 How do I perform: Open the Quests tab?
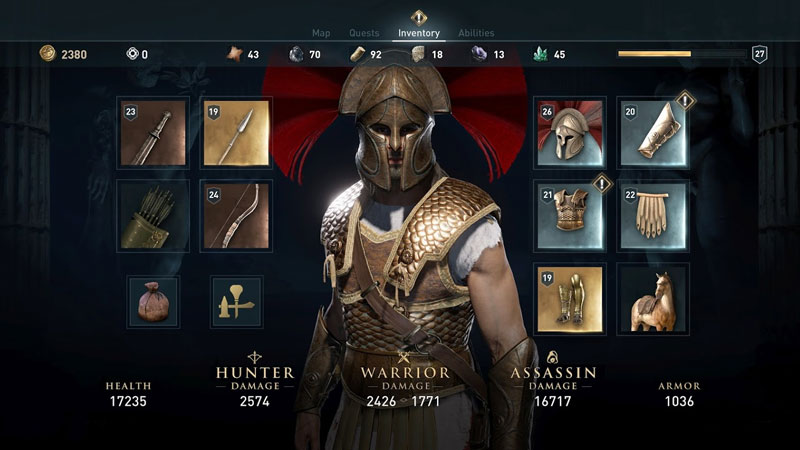pyautogui.click(x=364, y=33)
